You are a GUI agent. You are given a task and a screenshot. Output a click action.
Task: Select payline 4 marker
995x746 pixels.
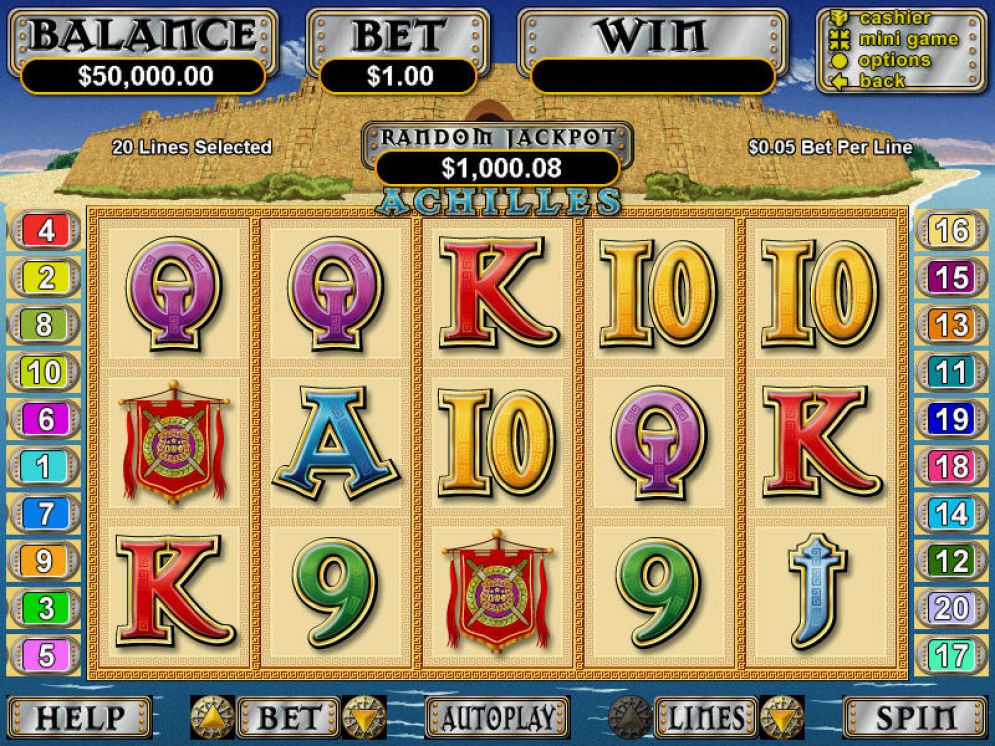(46, 231)
